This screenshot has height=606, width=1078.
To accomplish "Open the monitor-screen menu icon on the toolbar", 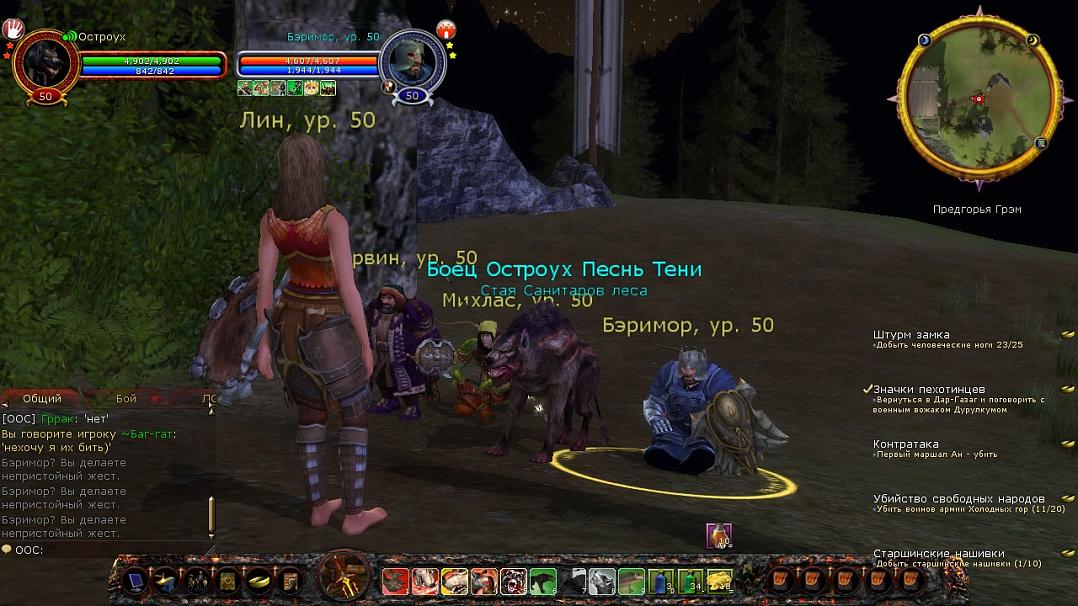I will tap(136, 580).
